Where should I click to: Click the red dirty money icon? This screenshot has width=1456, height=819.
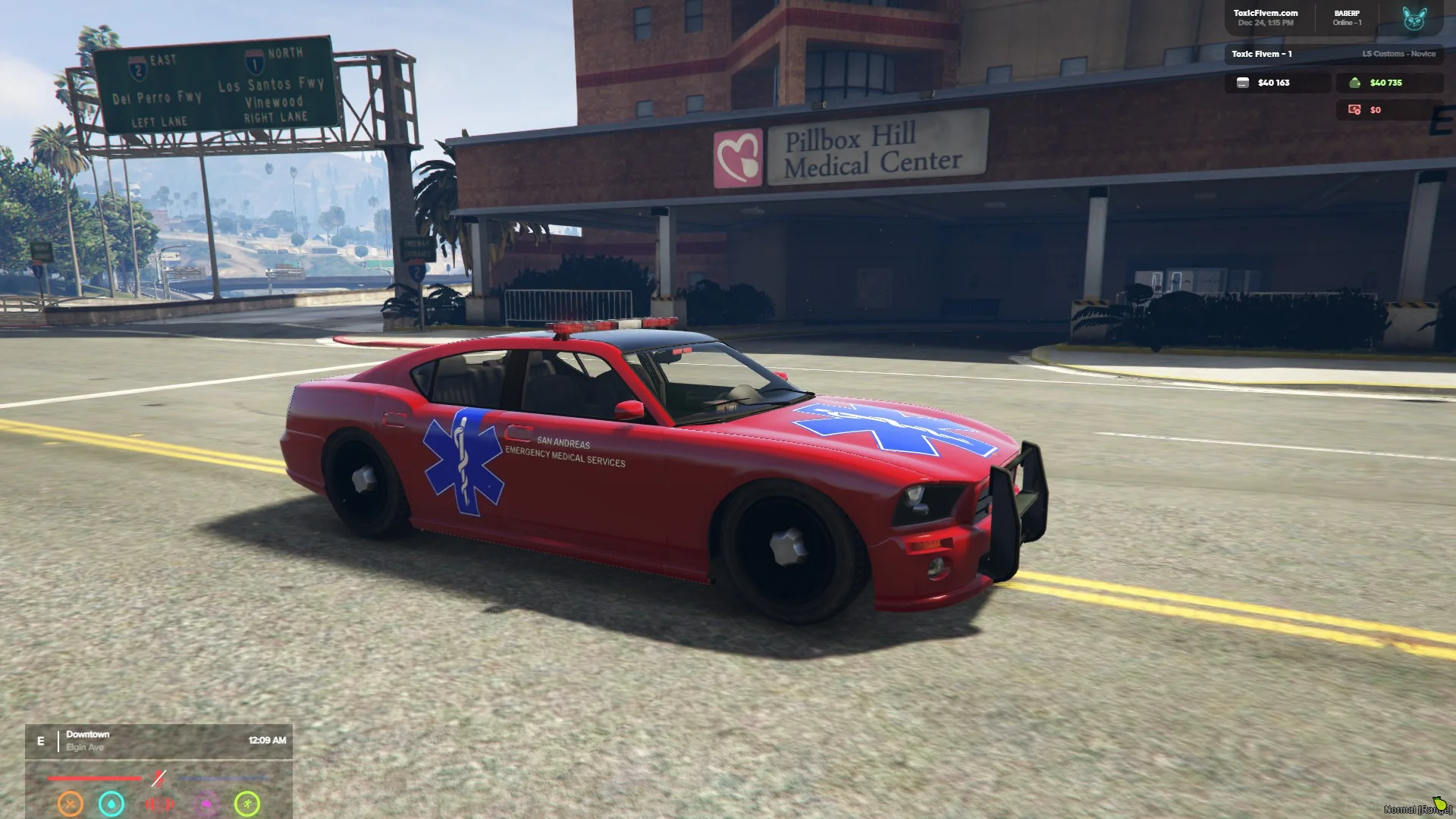[1354, 110]
